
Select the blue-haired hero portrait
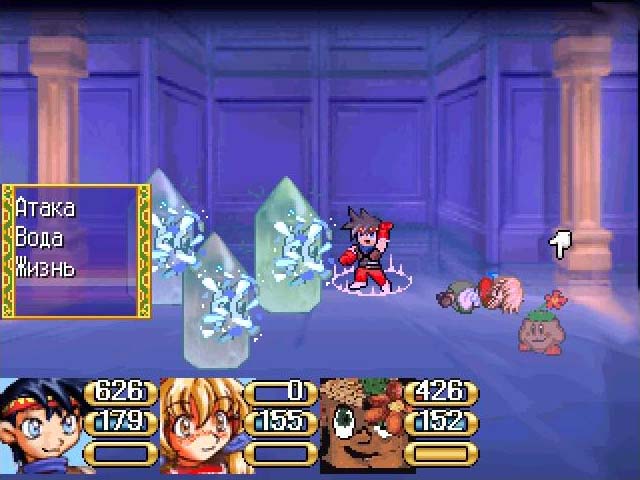pyautogui.click(x=40, y=426)
